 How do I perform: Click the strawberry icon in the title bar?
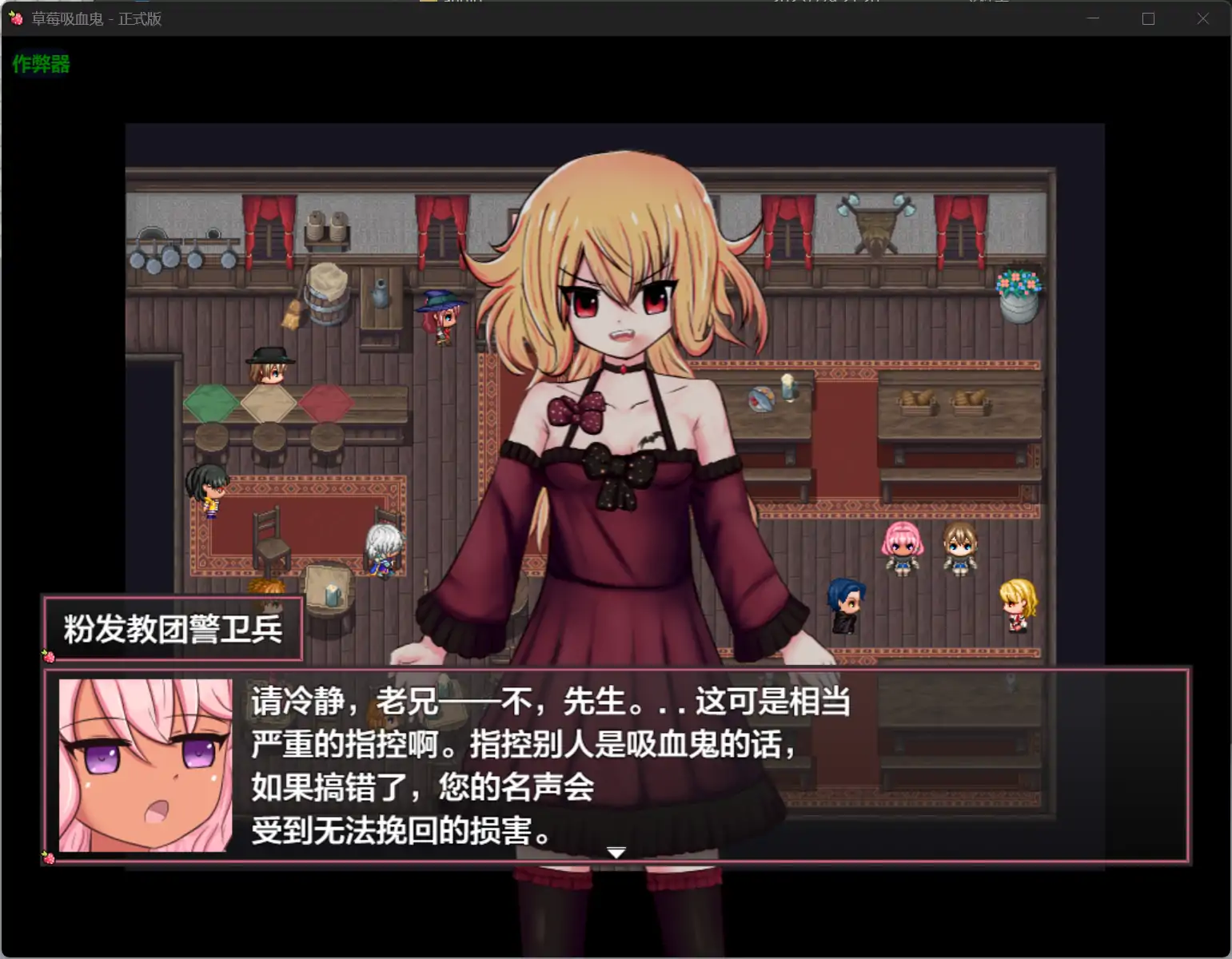point(17,18)
